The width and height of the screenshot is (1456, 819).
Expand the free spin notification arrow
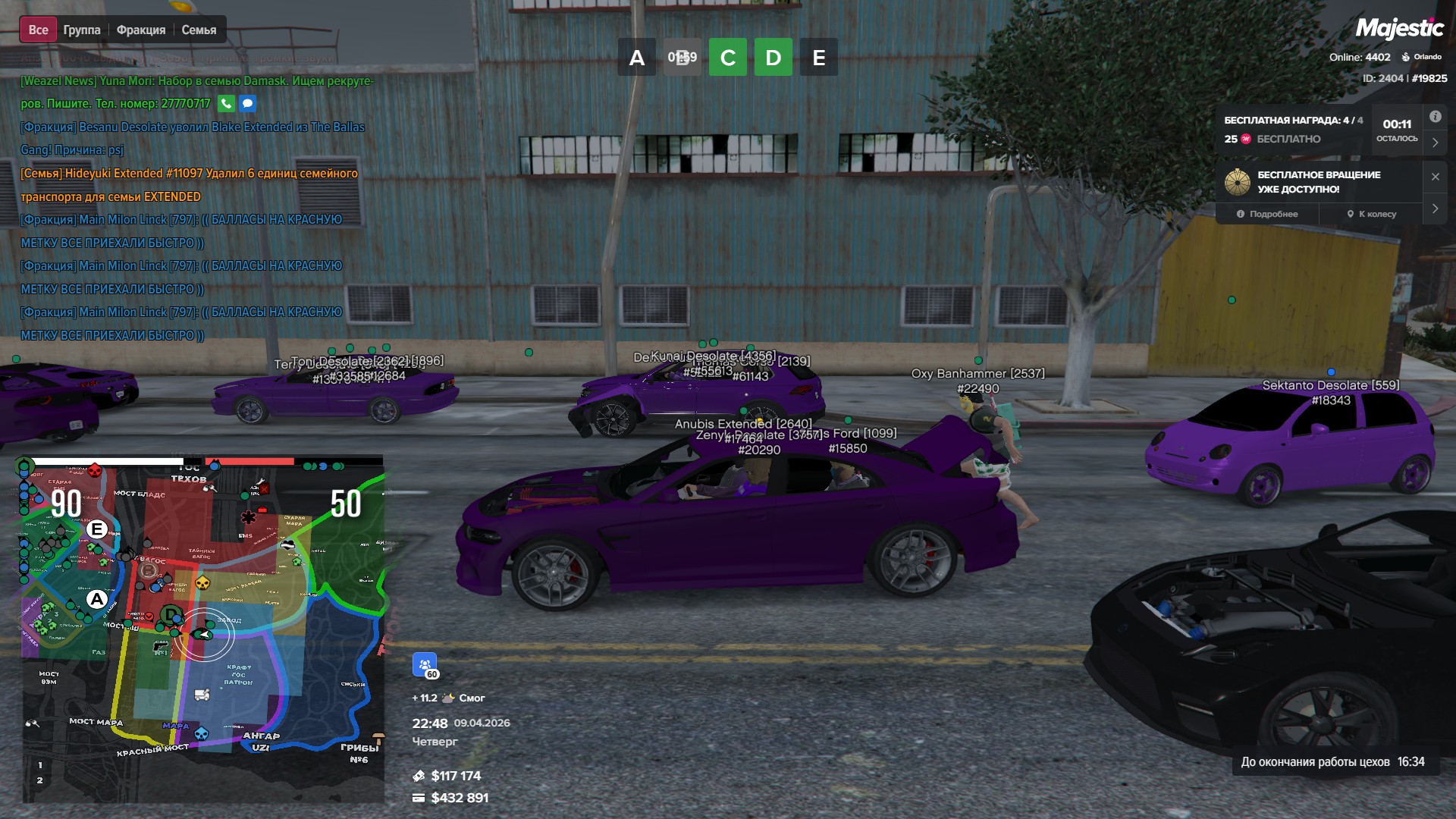click(x=1435, y=209)
